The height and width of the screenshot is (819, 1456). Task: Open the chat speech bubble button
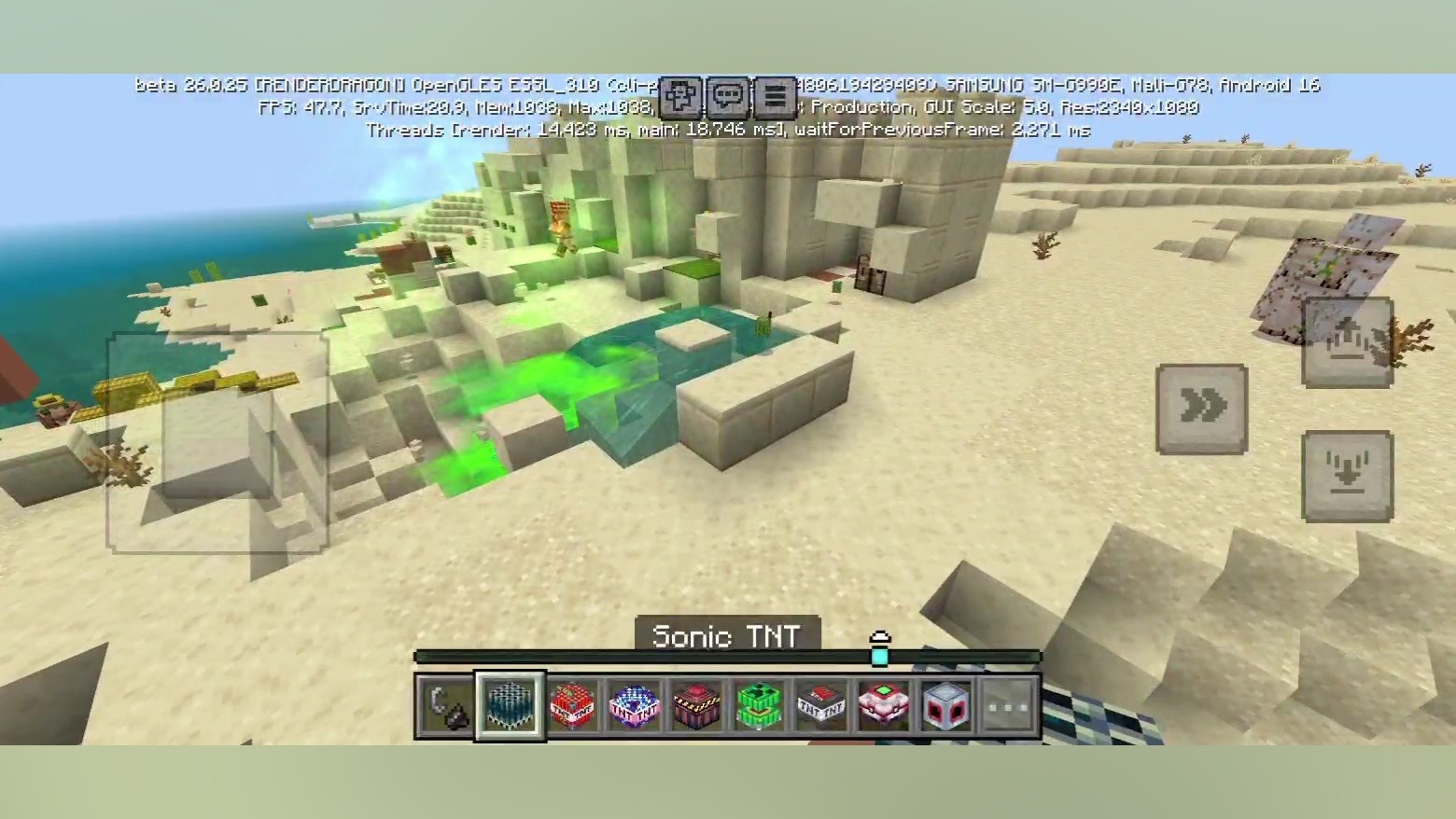click(x=727, y=96)
